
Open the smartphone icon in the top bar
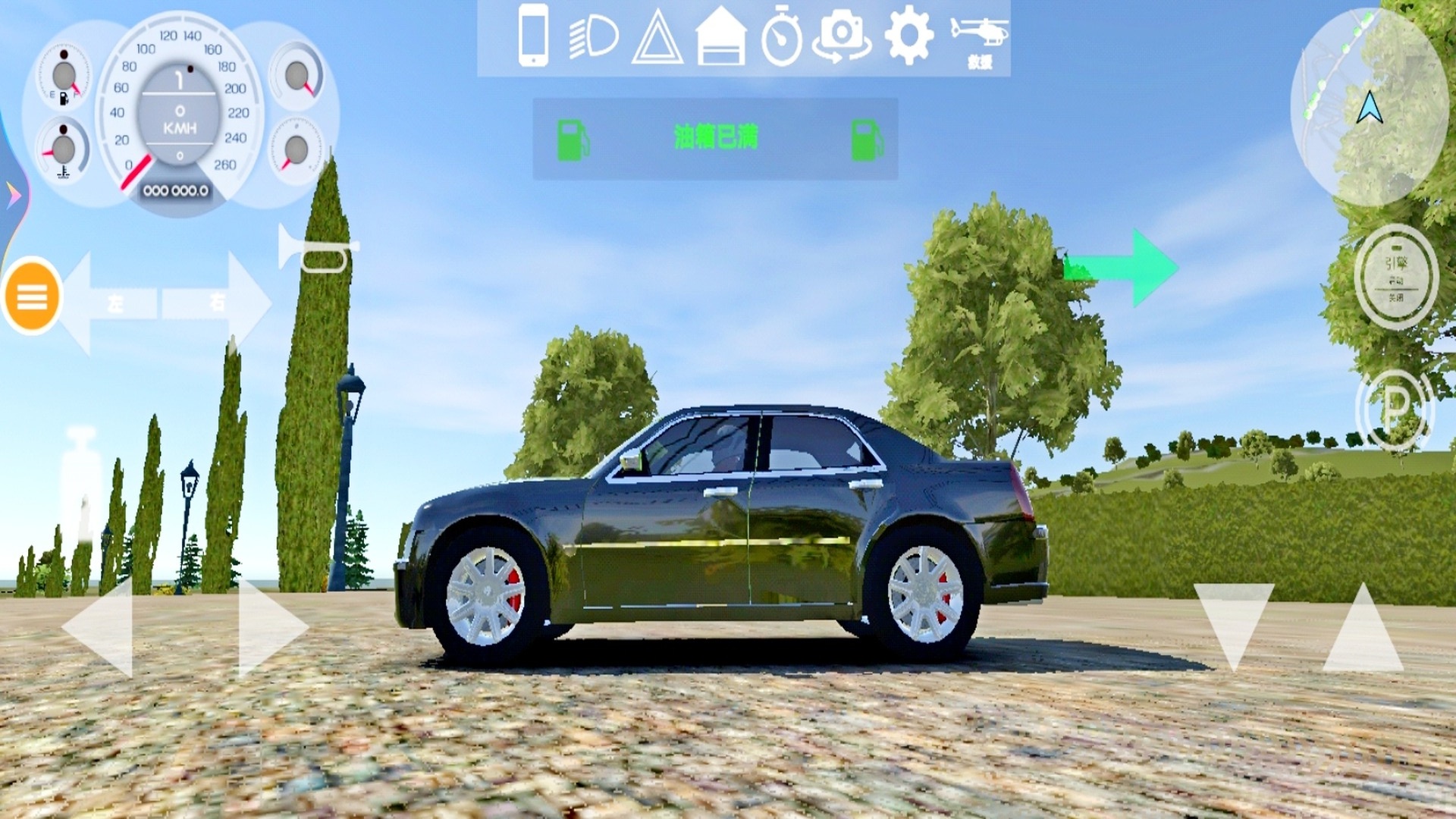(533, 36)
